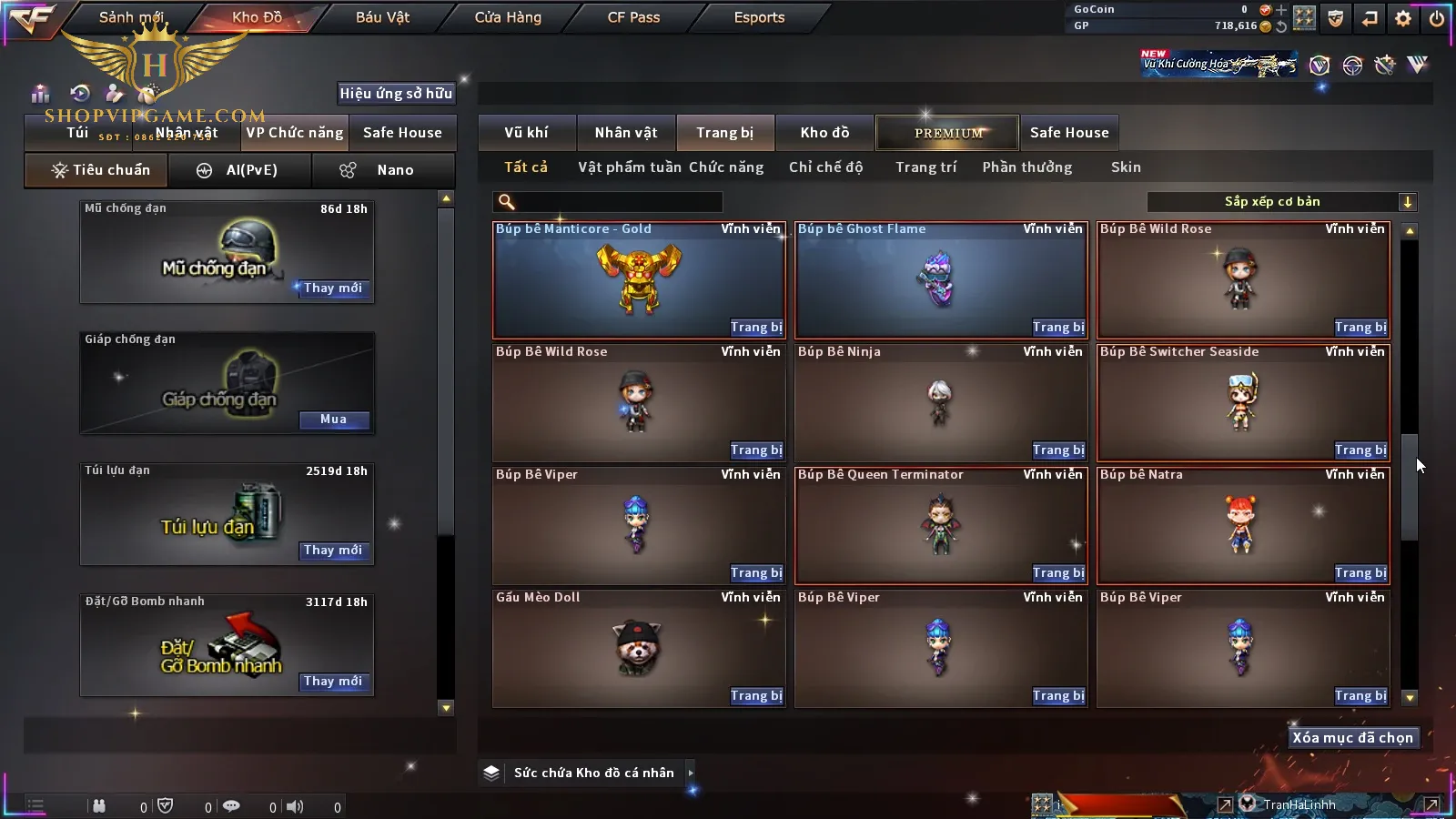Select the PREMIUM tab

[948, 133]
